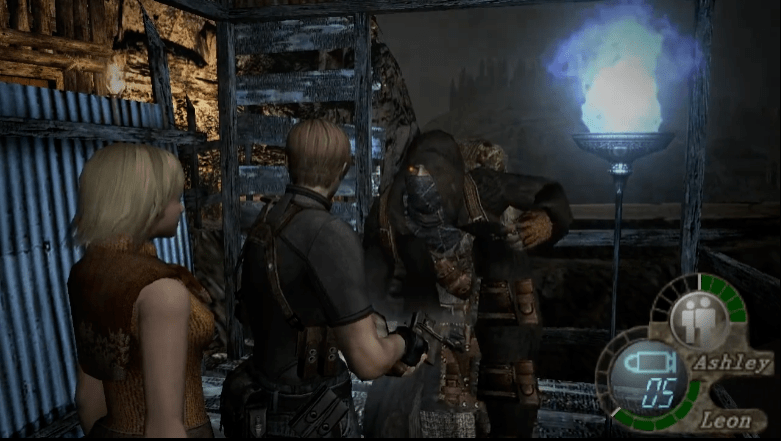Select the bullet ammo icon

[652, 358]
